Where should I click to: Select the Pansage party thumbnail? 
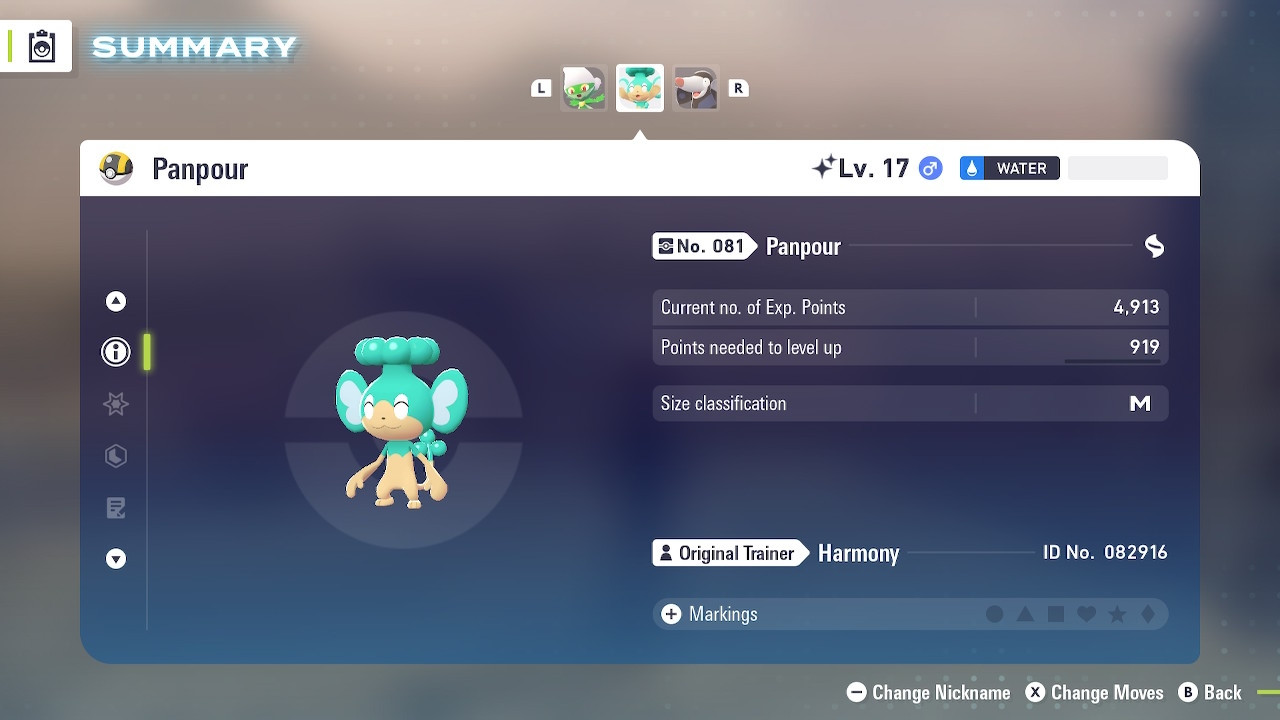click(x=584, y=88)
